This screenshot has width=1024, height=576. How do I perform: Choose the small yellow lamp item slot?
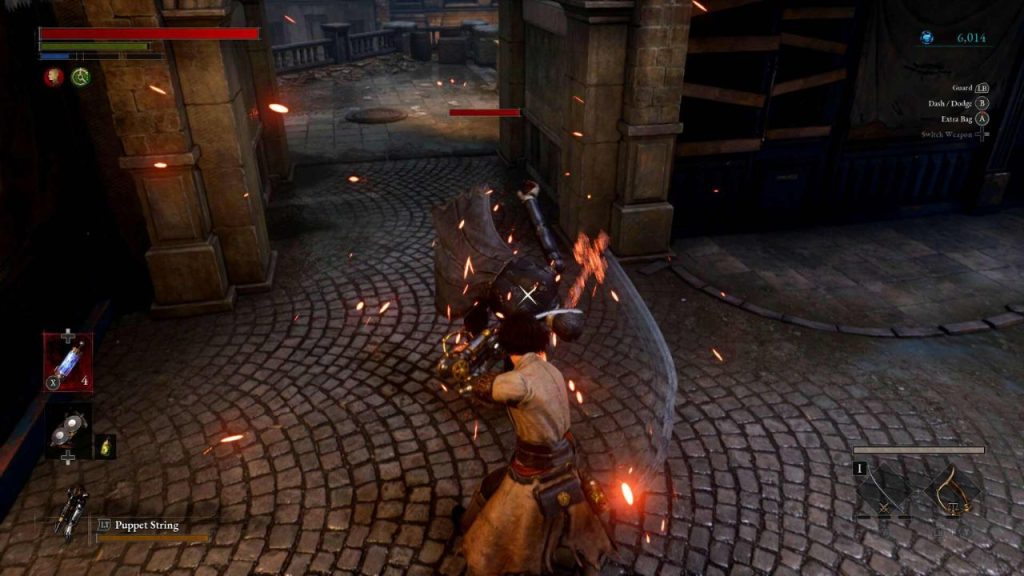point(105,447)
